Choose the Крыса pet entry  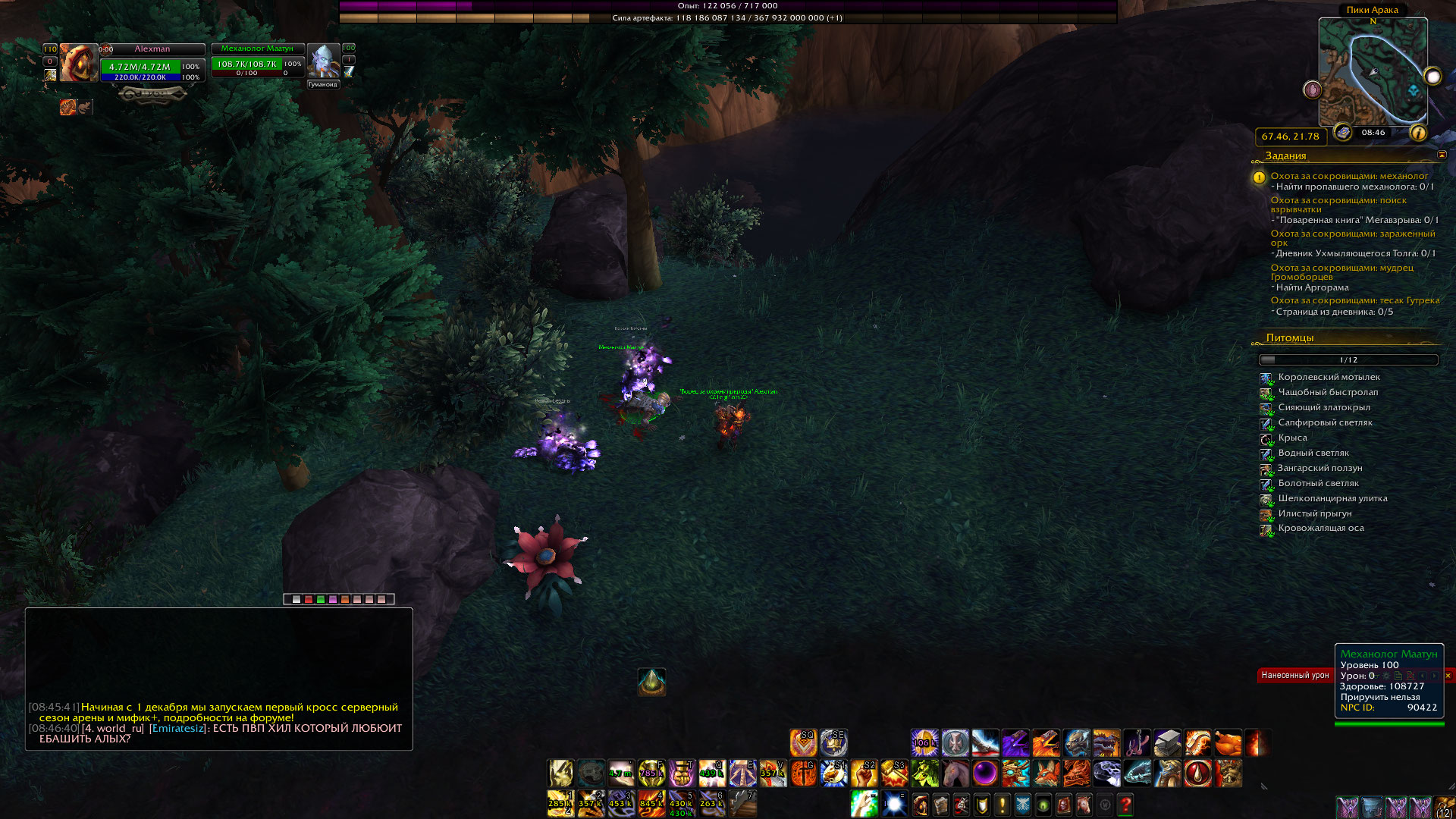click(1292, 438)
